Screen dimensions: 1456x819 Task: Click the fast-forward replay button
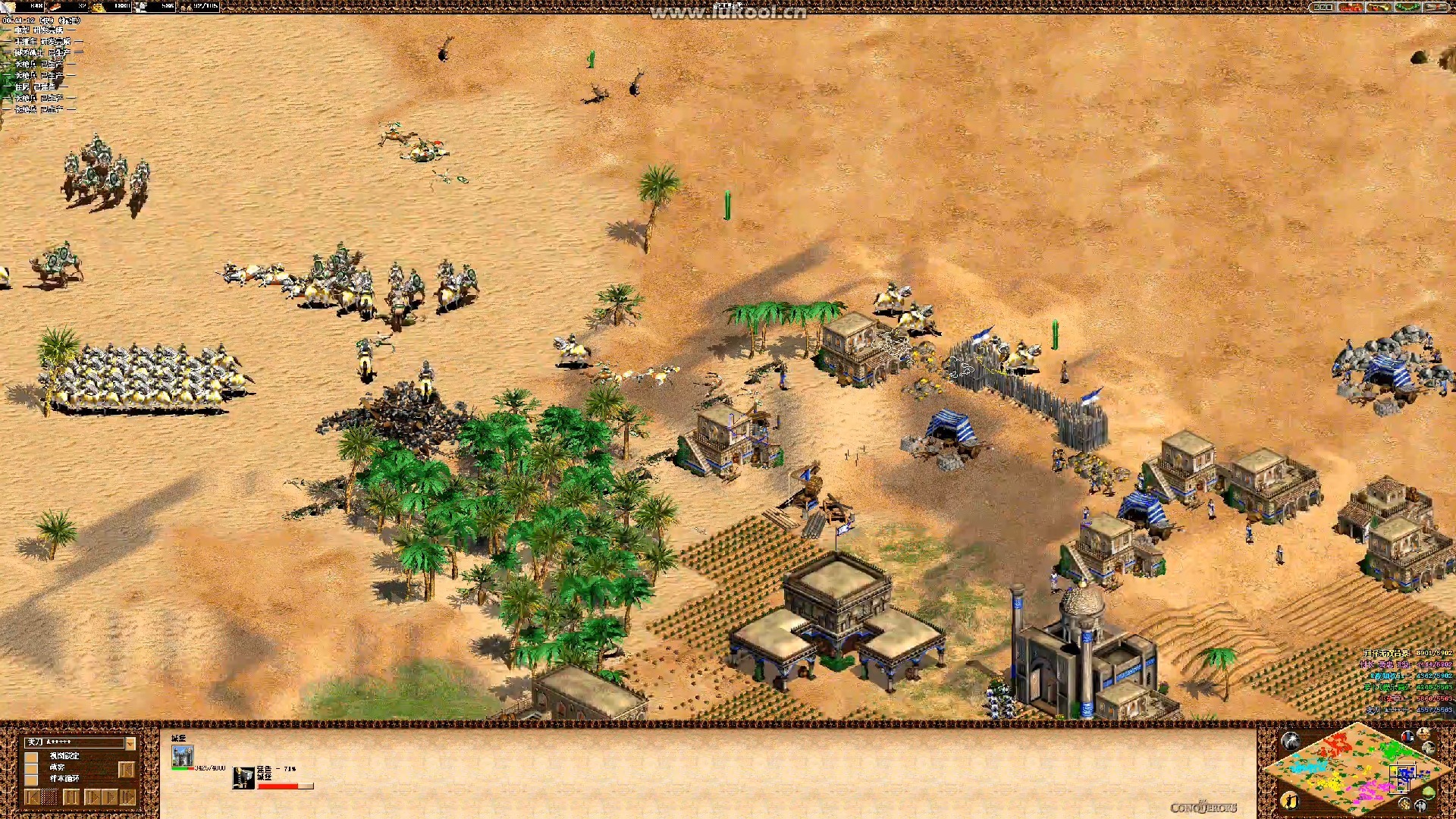(x=127, y=797)
